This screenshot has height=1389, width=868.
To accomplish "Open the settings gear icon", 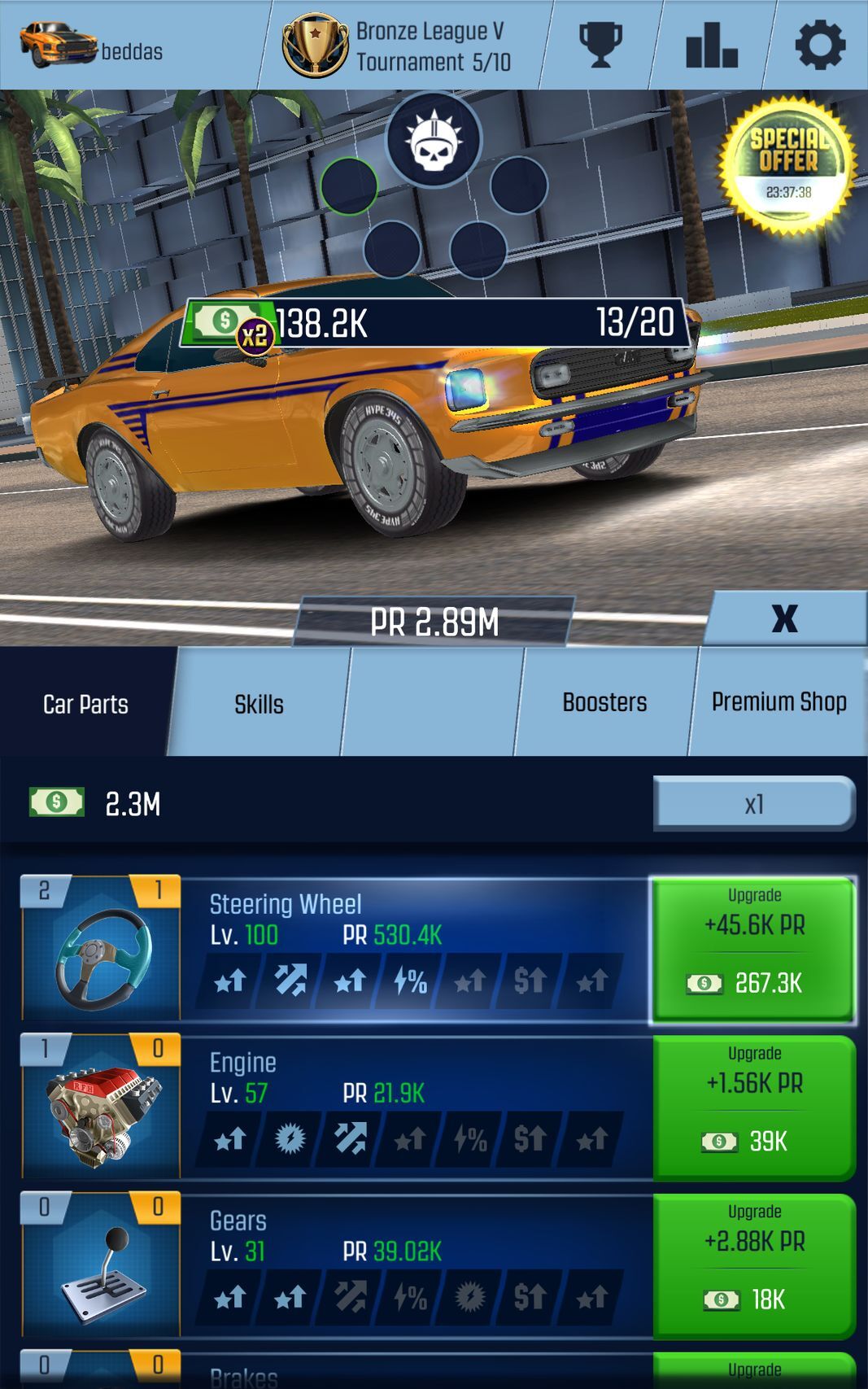I will [x=819, y=45].
